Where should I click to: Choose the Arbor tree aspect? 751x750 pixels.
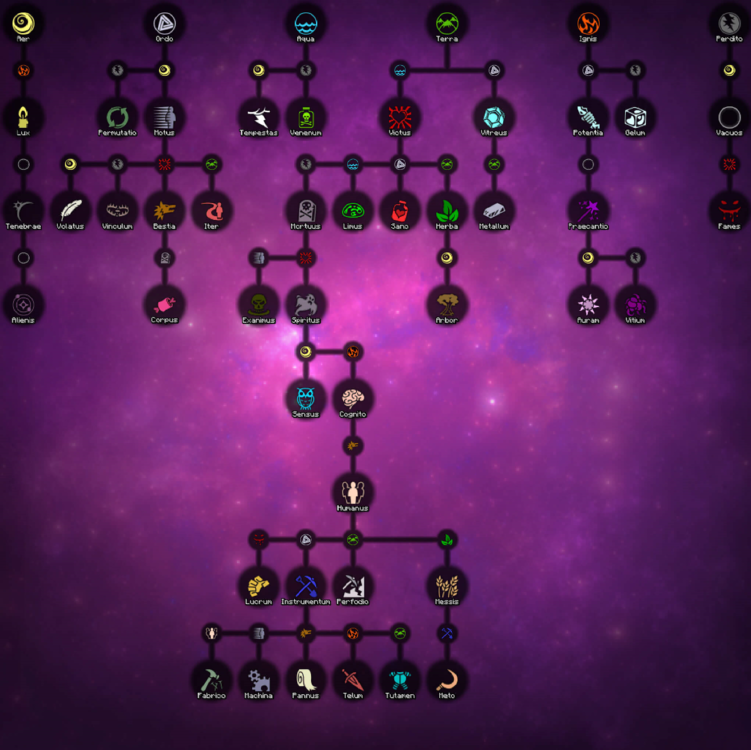[447, 303]
